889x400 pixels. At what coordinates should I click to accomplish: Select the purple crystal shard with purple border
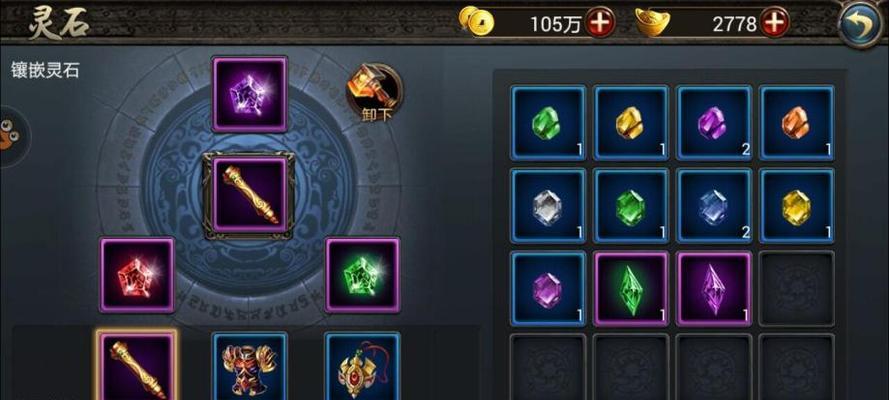714,289
